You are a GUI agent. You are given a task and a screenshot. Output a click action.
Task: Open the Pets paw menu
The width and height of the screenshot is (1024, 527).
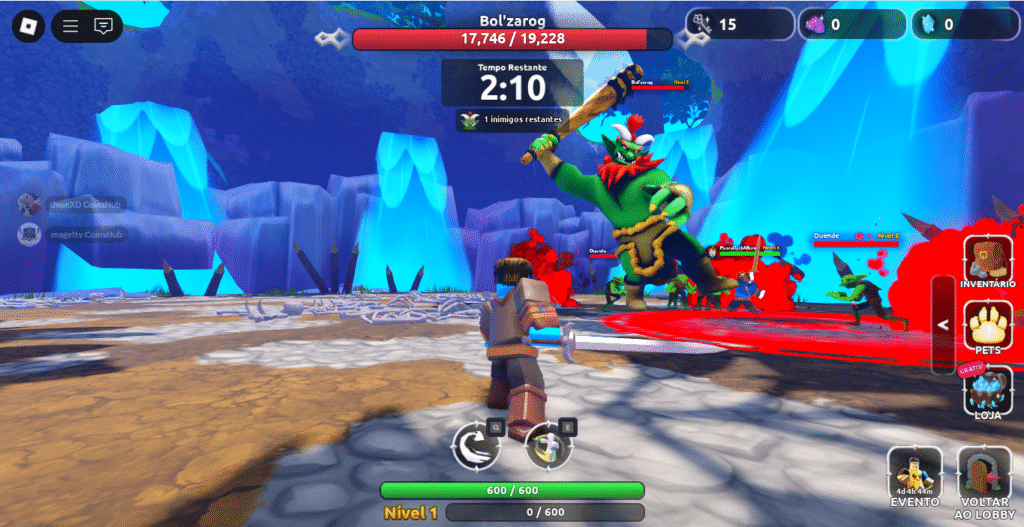point(988,327)
